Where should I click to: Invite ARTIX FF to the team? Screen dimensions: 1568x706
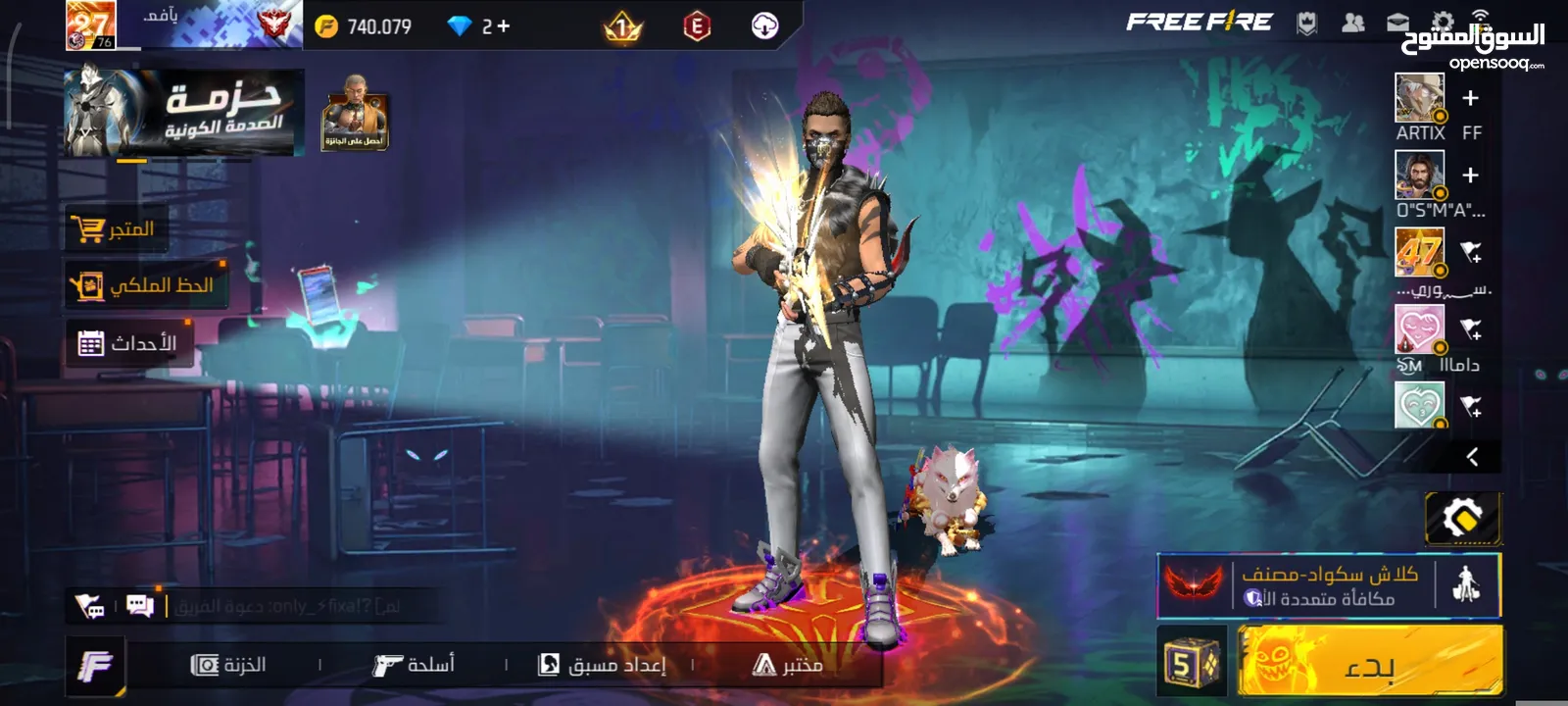pyautogui.click(x=1470, y=98)
